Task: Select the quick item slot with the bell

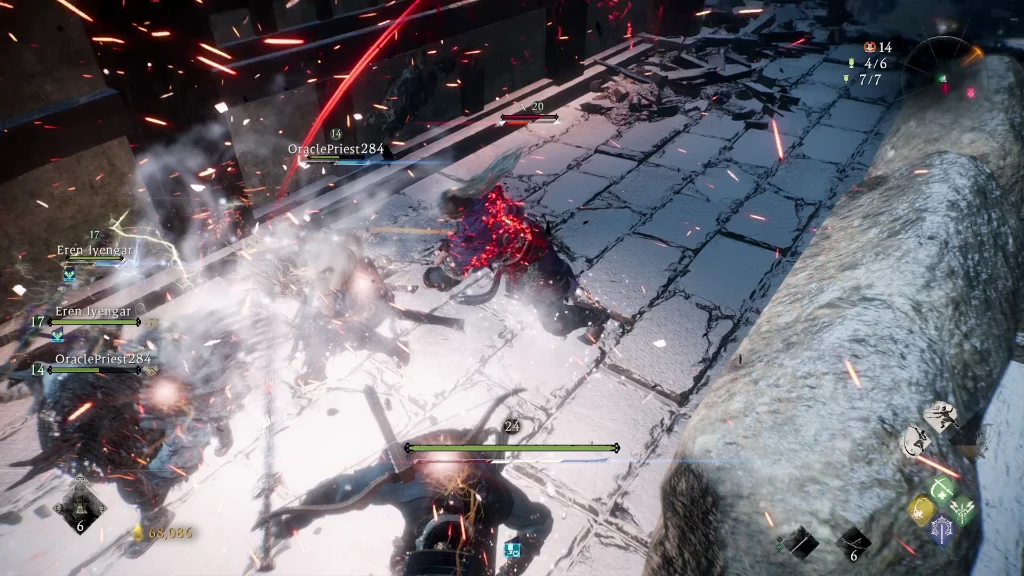Action: click(x=80, y=503)
